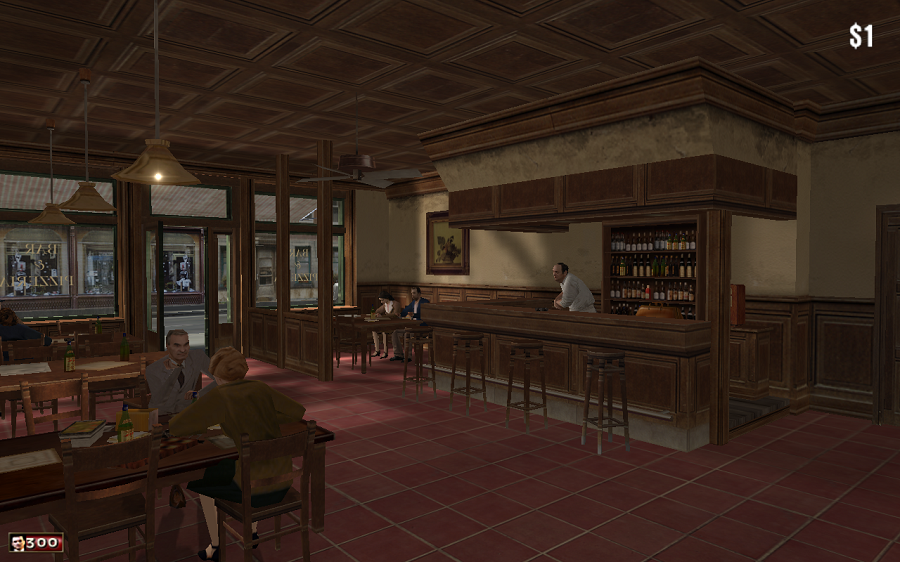This screenshot has height=562, width=900.
Task: Click the character portrait health icon
Action: pyautogui.click(x=17, y=543)
